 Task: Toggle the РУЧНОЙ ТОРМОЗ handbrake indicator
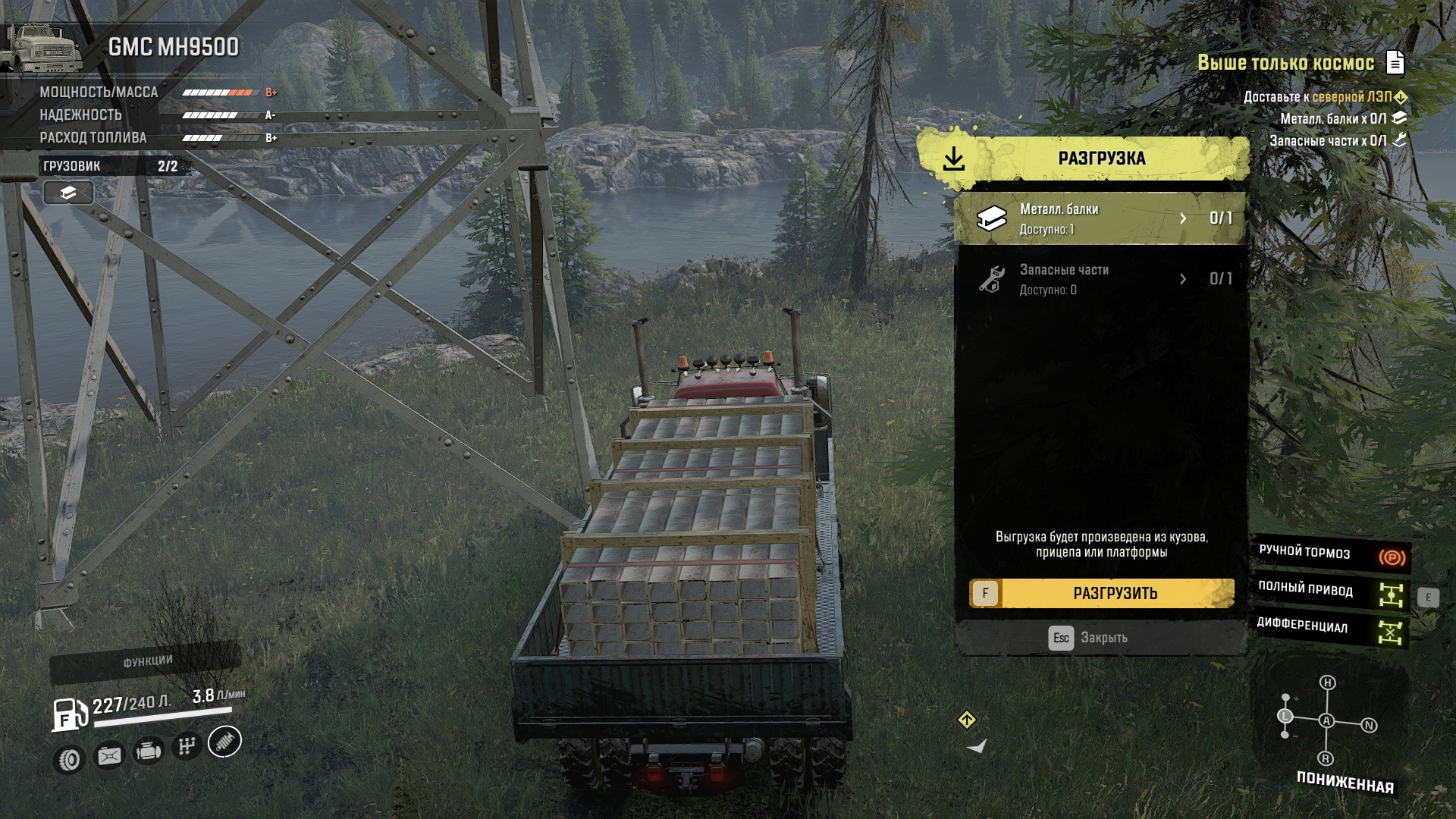point(1332,555)
